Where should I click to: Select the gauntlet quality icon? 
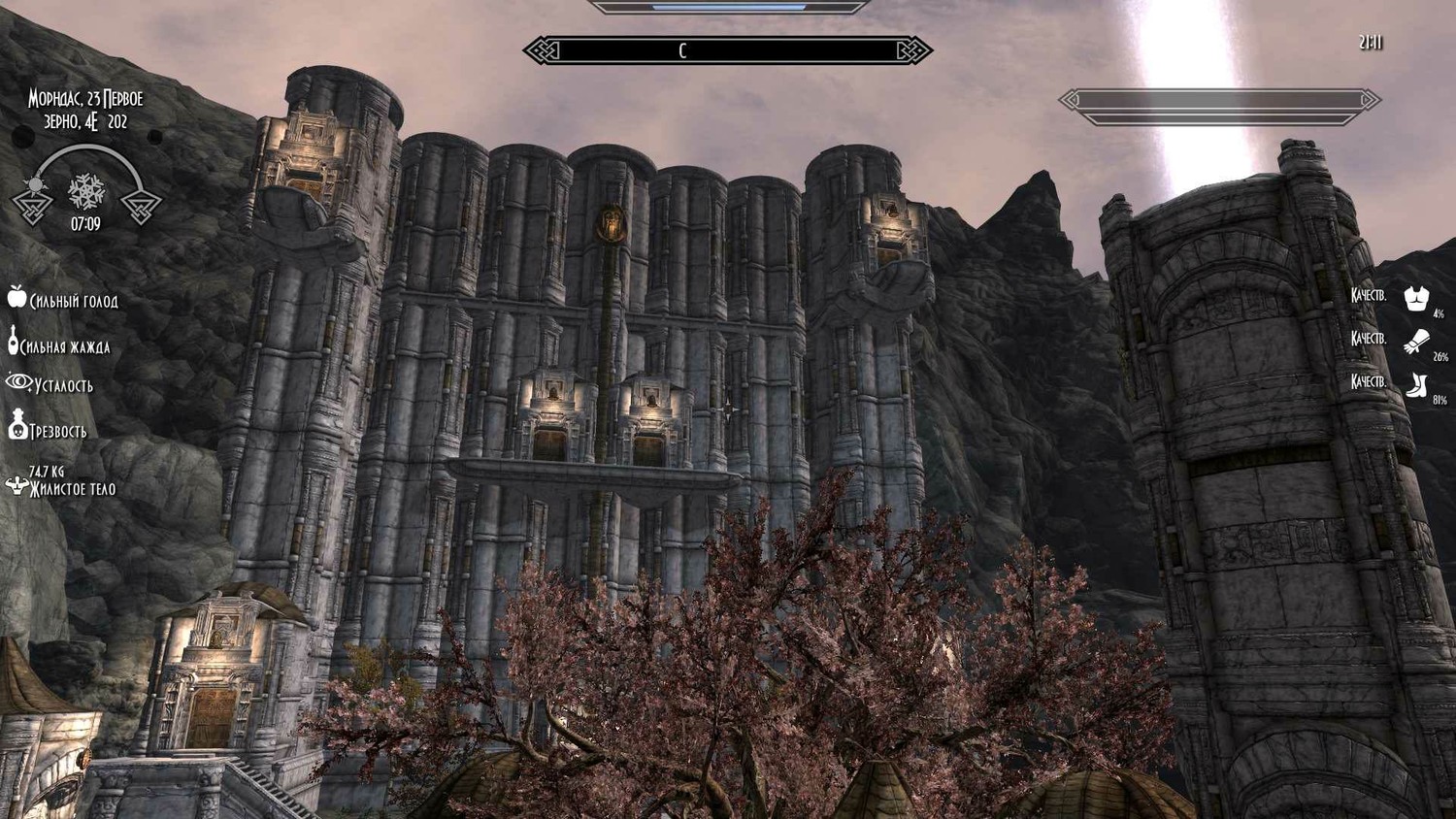point(1416,341)
